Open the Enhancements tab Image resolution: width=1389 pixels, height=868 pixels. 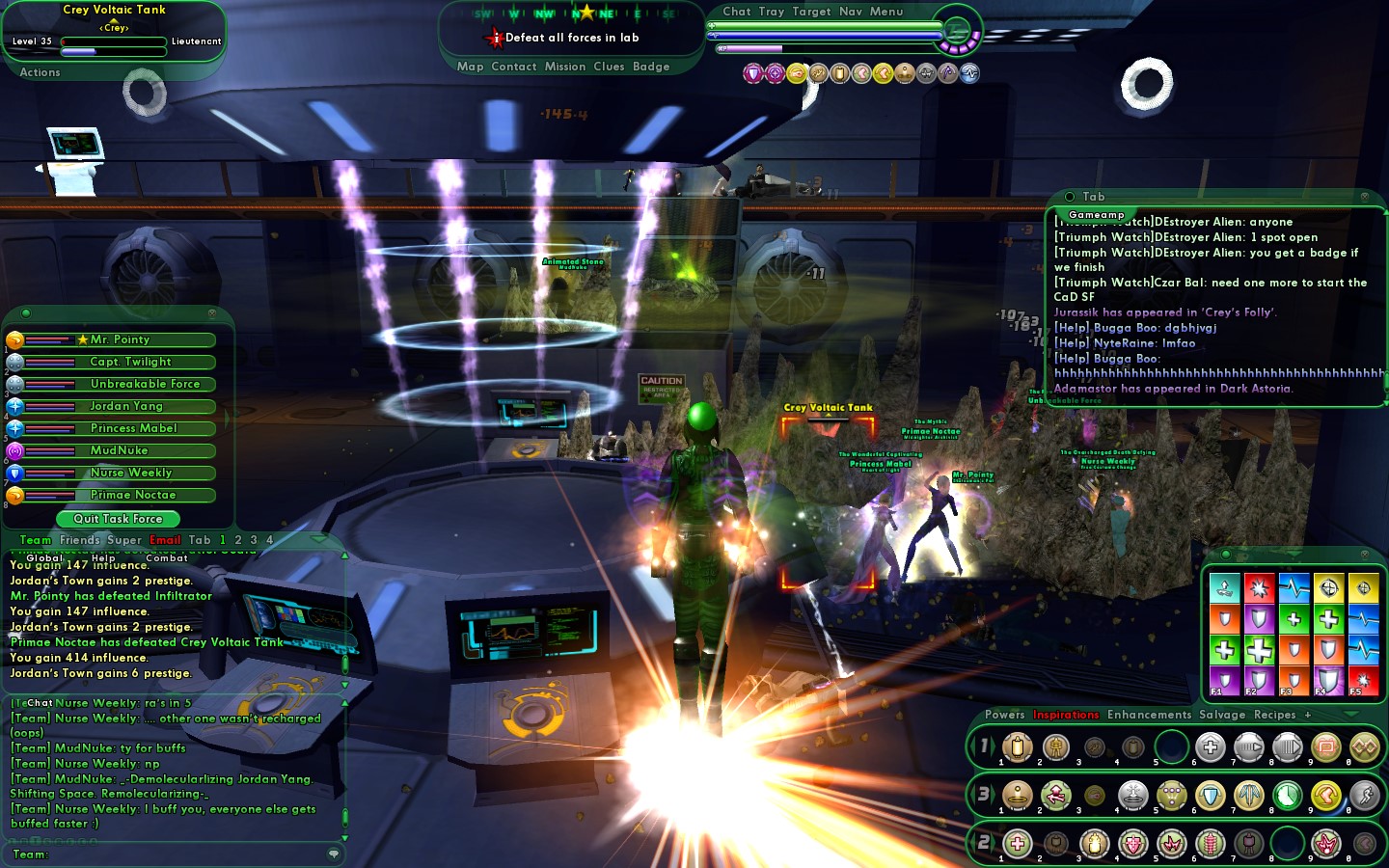[1149, 715]
